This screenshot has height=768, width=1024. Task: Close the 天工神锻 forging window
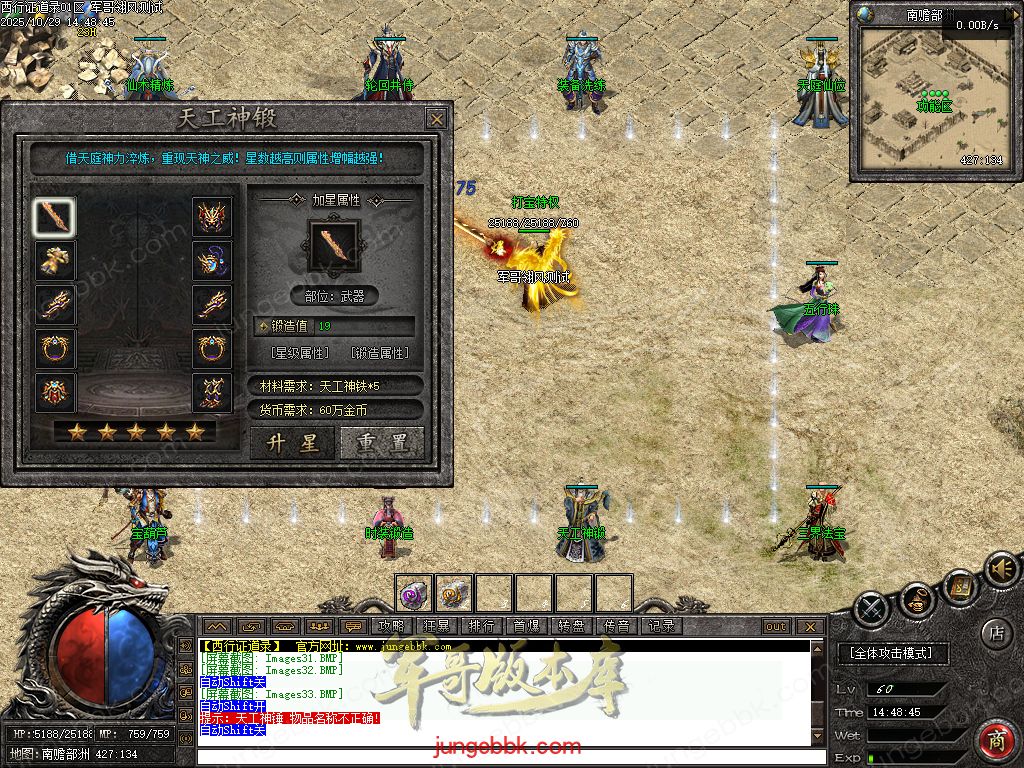point(437,119)
